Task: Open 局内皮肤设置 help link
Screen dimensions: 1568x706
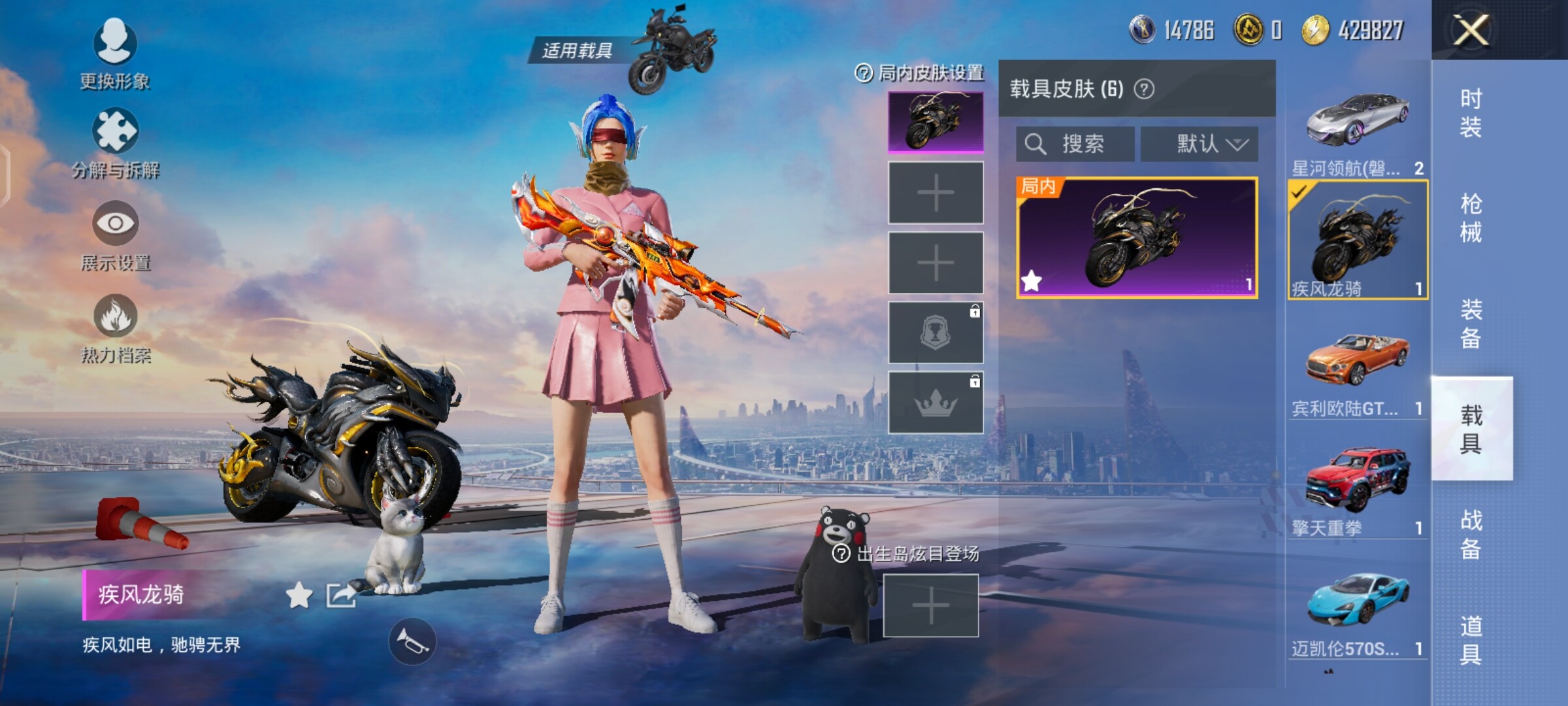Action: 919,73
